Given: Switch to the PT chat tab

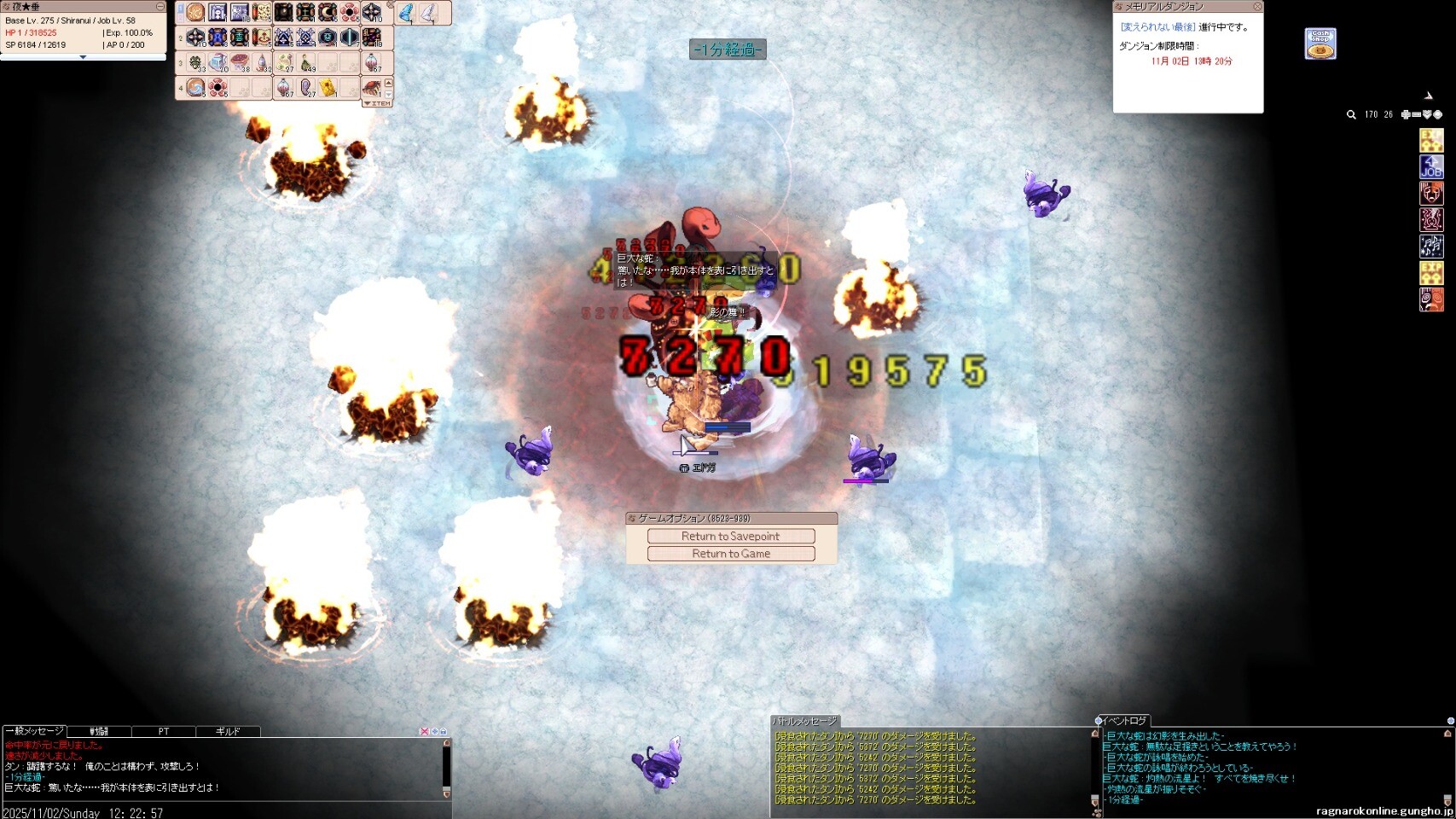Looking at the screenshot, I should [x=164, y=731].
